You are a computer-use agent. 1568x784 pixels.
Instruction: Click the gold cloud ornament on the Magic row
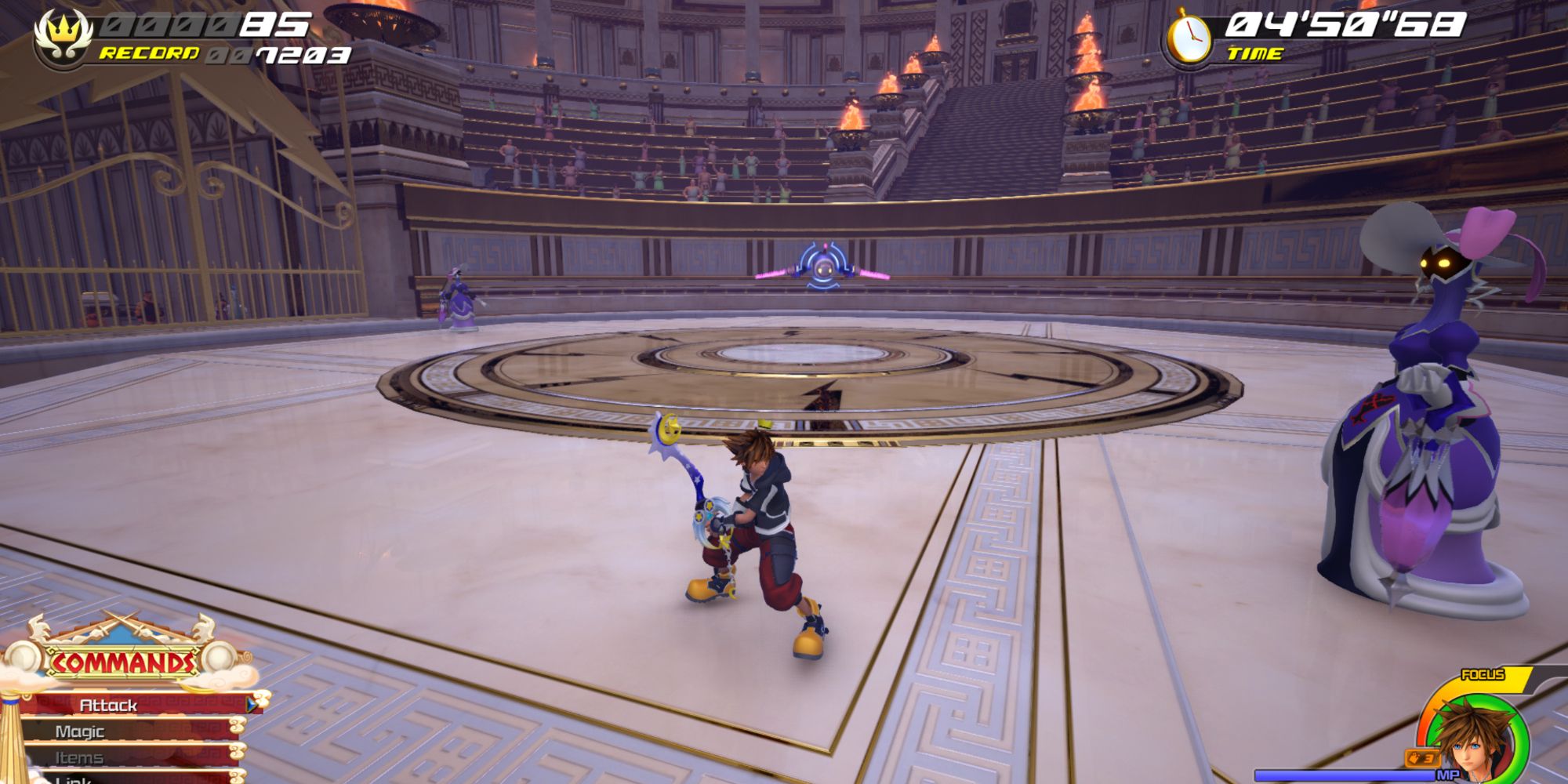pyautogui.click(x=237, y=728)
